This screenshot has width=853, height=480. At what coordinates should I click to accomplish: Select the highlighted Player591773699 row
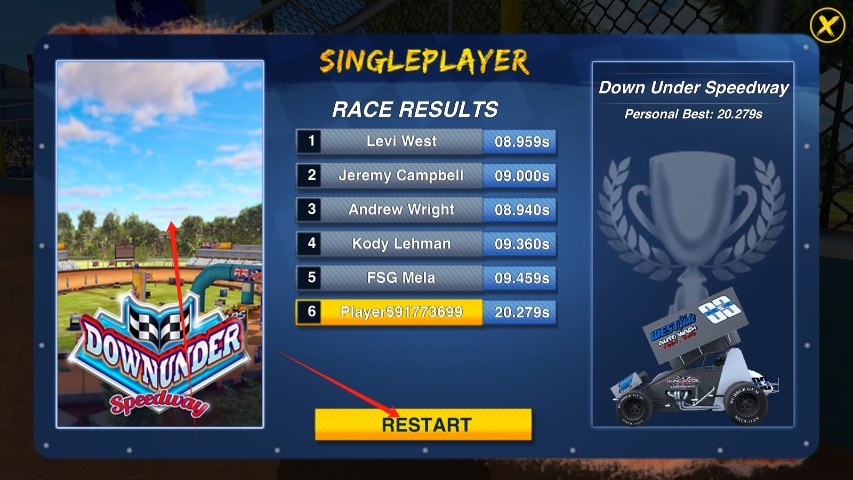(426, 312)
